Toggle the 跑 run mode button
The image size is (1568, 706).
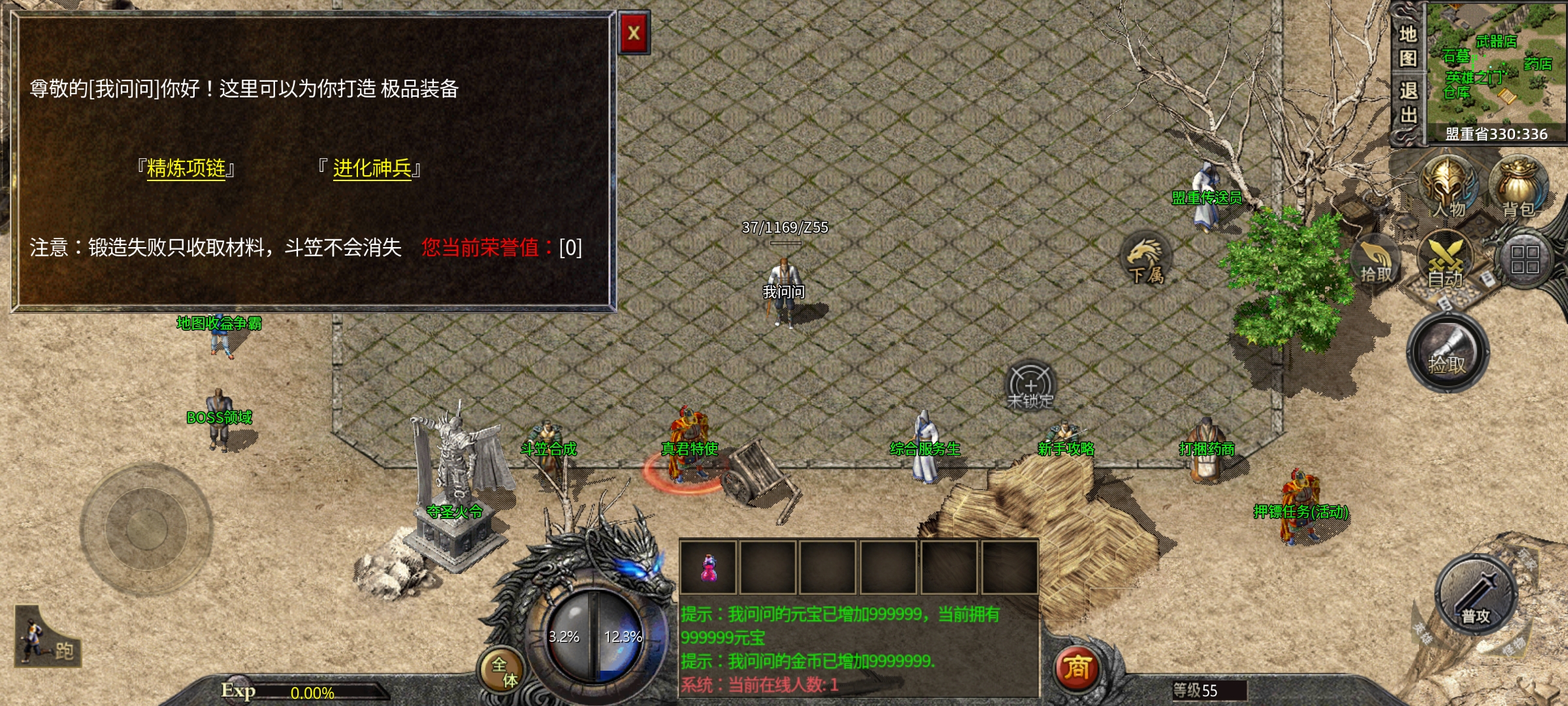(x=47, y=639)
